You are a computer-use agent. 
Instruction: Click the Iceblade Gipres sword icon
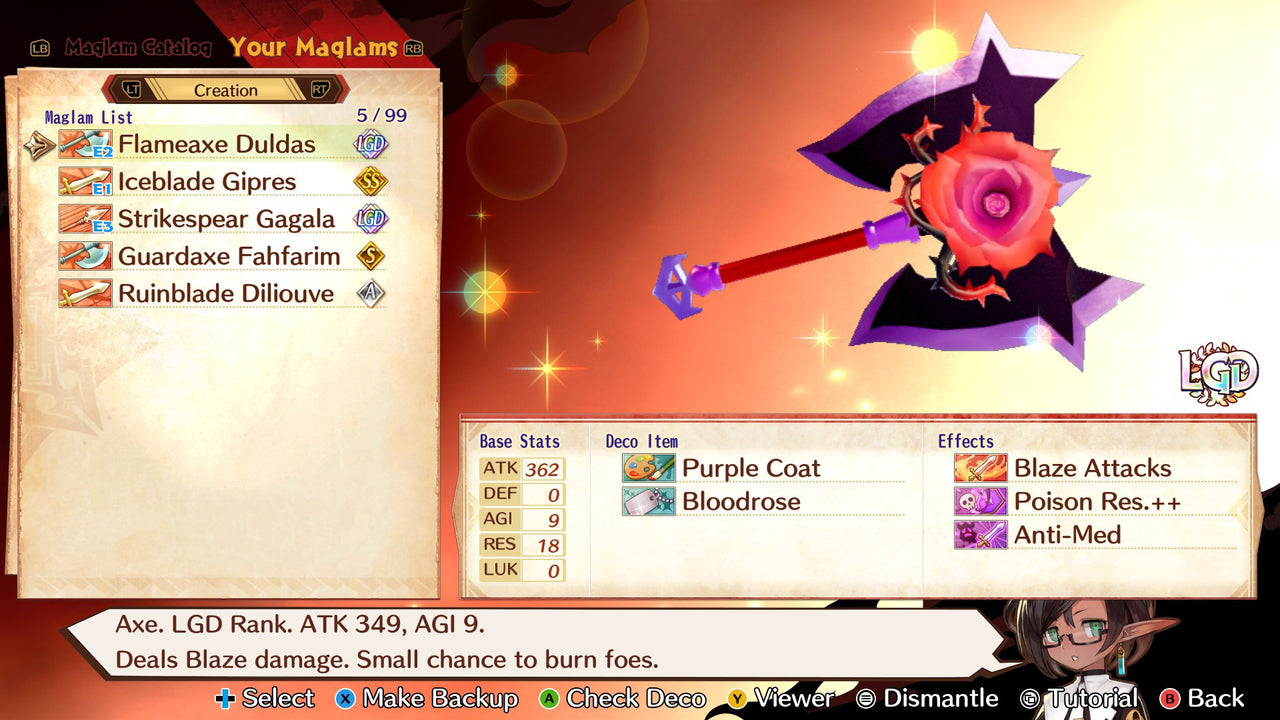pyautogui.click(x=85, y=181)
